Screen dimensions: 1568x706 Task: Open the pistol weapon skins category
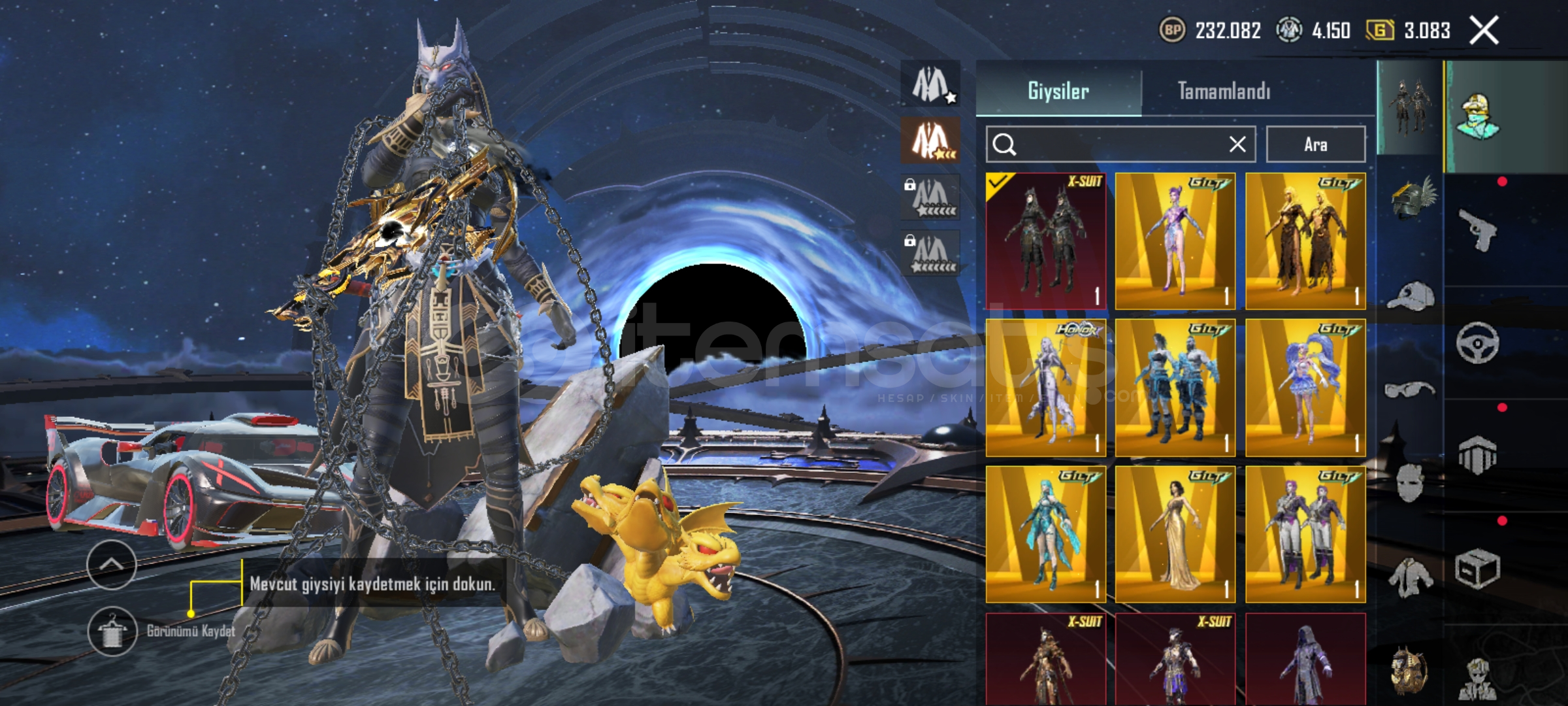[x=1478, y=230]
